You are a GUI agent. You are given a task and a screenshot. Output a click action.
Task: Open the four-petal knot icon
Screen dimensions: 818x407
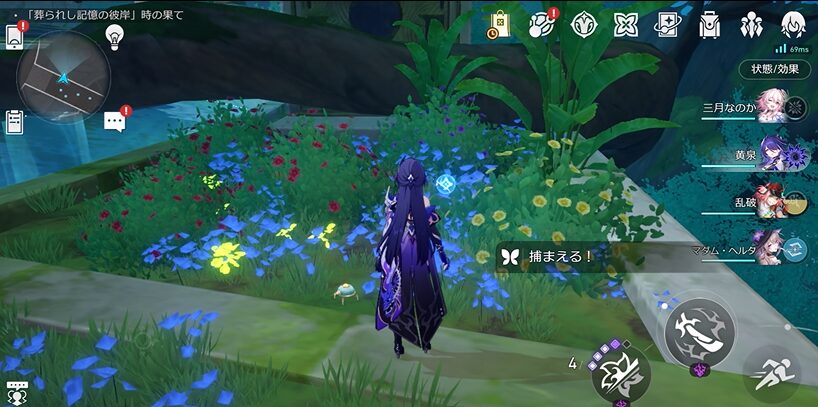(626, 25)
